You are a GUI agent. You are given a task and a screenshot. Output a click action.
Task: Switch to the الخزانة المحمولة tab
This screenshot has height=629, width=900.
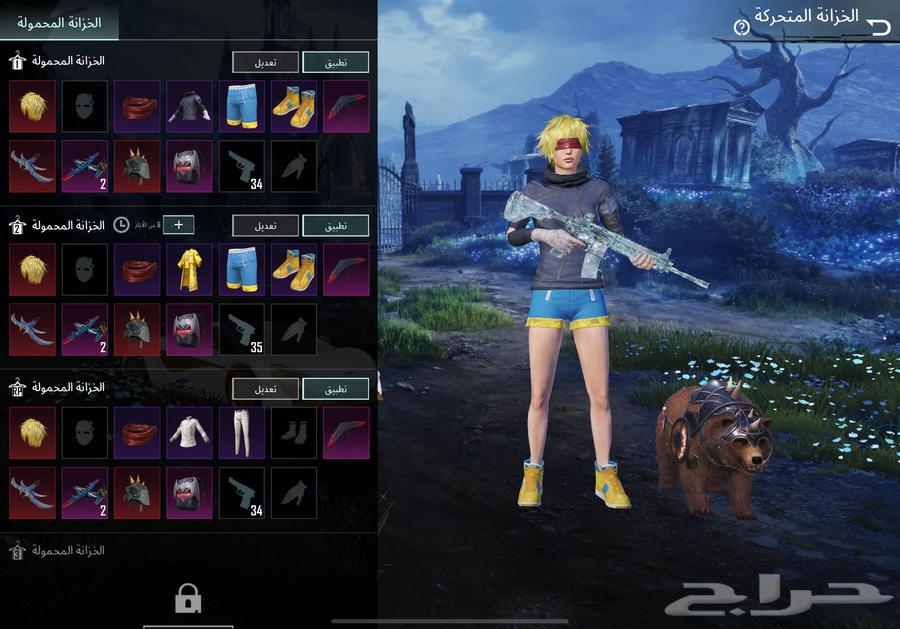[x=61, y=20]
